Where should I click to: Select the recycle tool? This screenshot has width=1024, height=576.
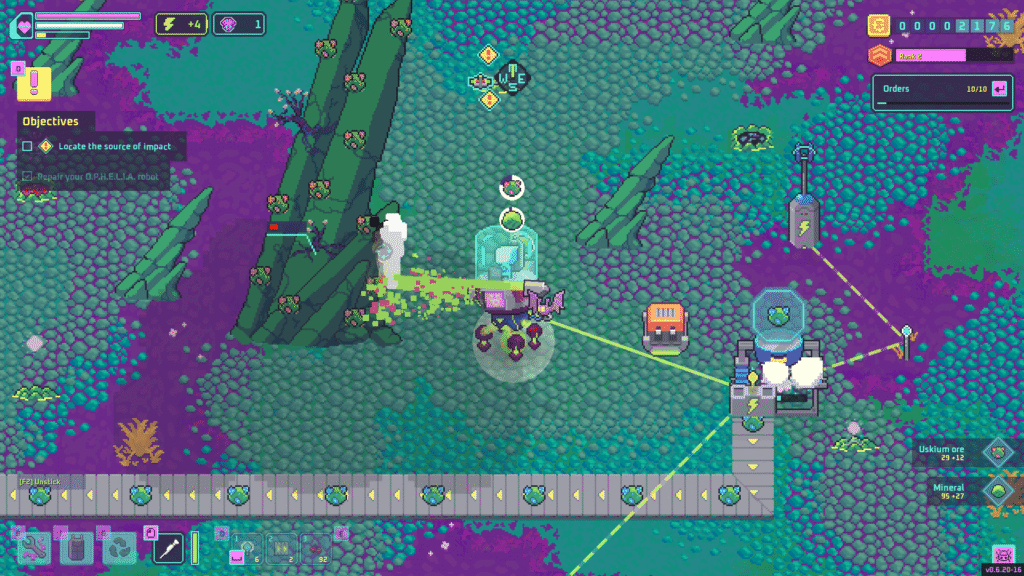[120, 547]
